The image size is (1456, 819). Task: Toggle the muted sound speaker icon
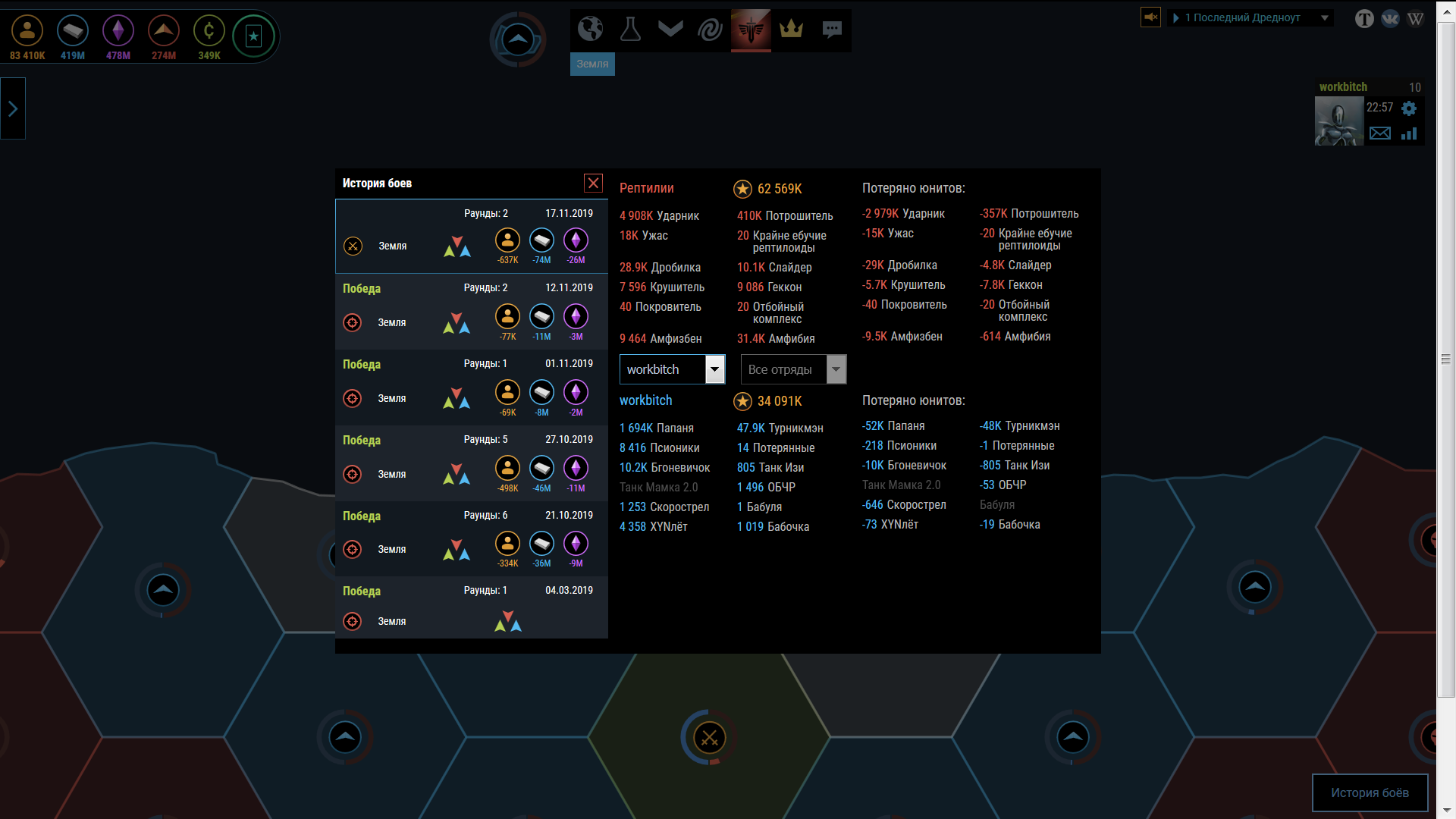(1150, 17)
